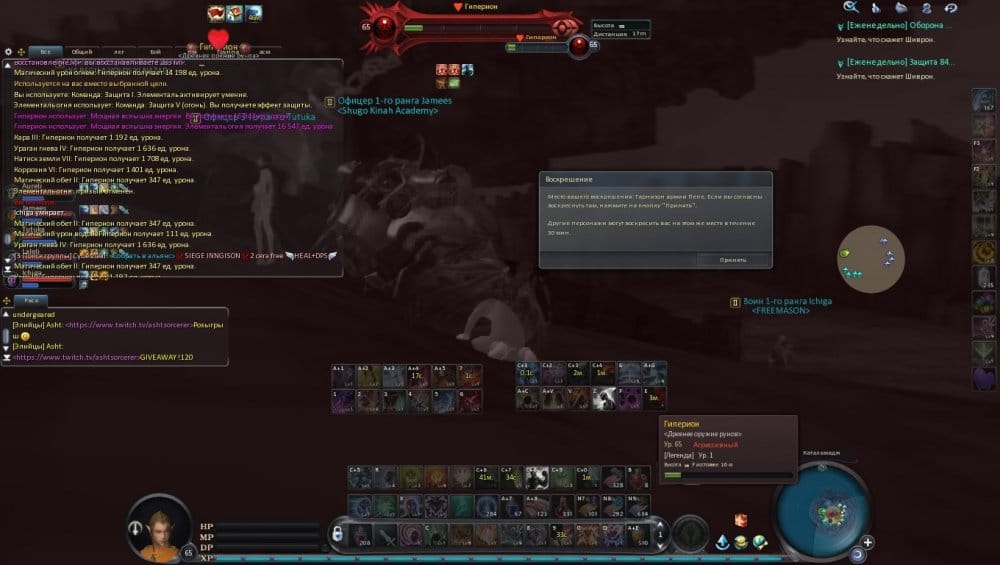The height and width of the screenshot is (565, 1000).
Task: Click the globe icon near minimap
Action: (760, 541)
